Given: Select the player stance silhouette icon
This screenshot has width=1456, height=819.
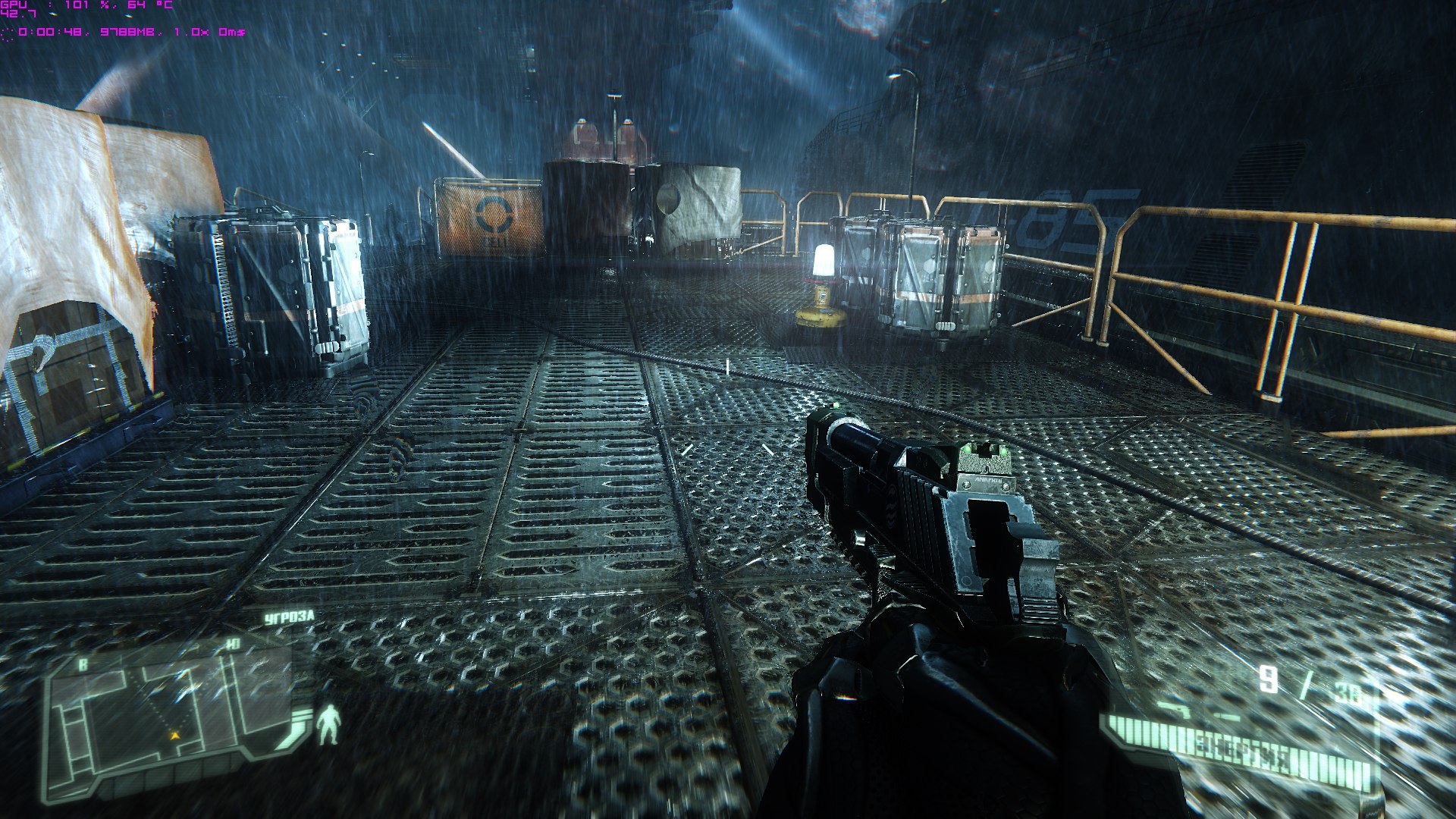Looking at the screenshot, I should 329,723.
